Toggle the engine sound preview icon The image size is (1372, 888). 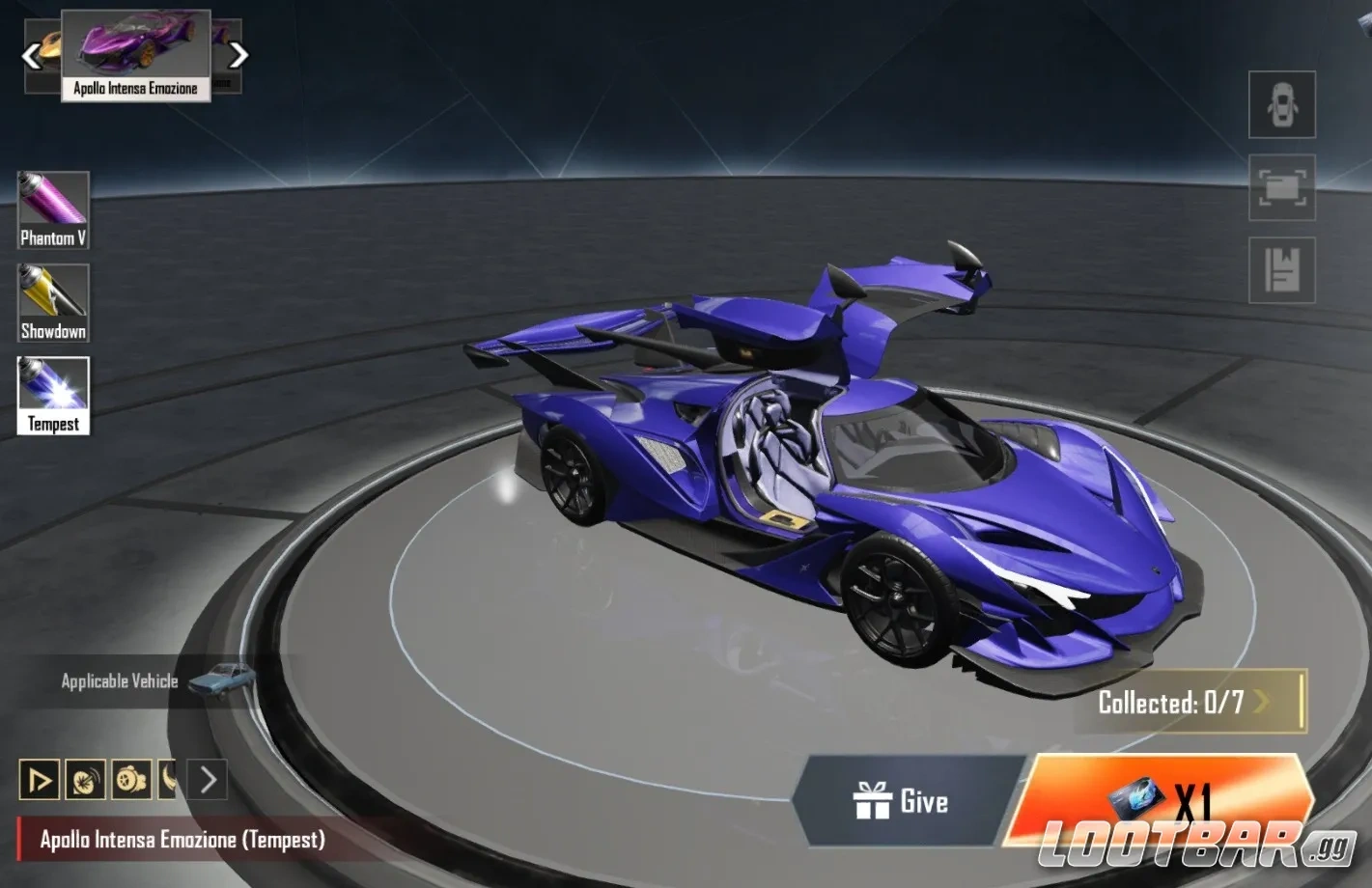coord(86,778)
